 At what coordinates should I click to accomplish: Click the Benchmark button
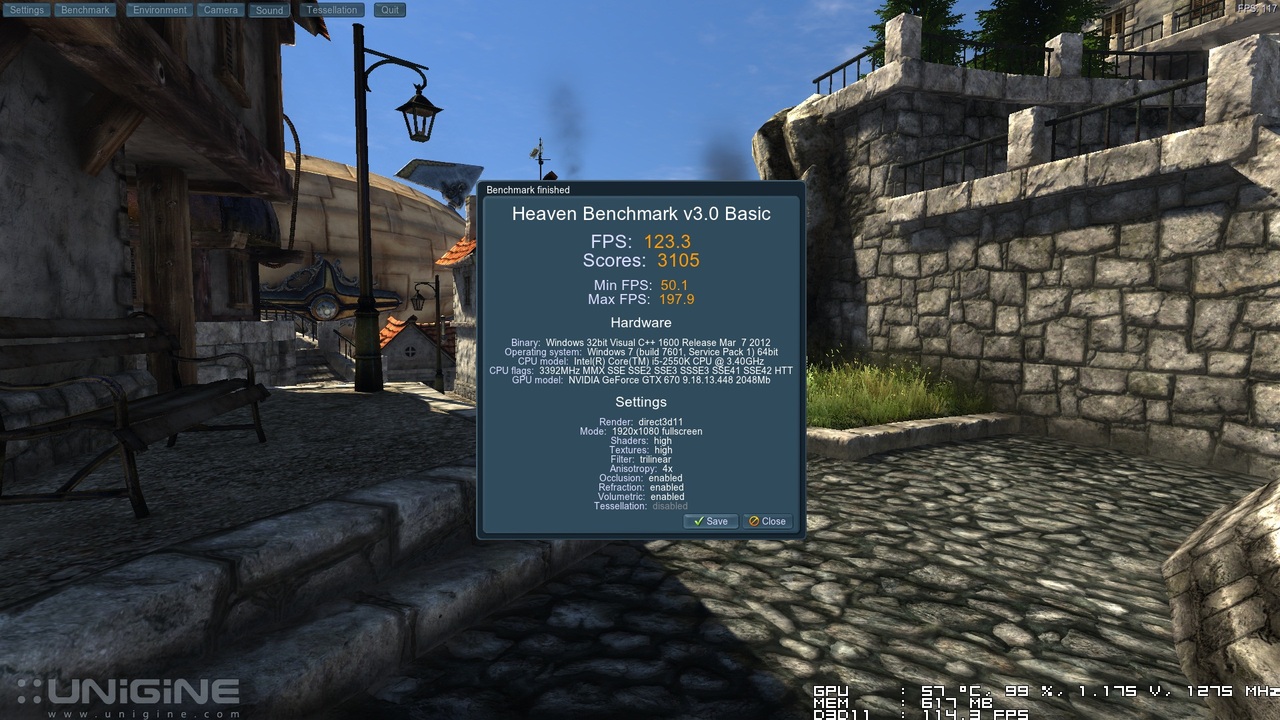coord(85,10)
